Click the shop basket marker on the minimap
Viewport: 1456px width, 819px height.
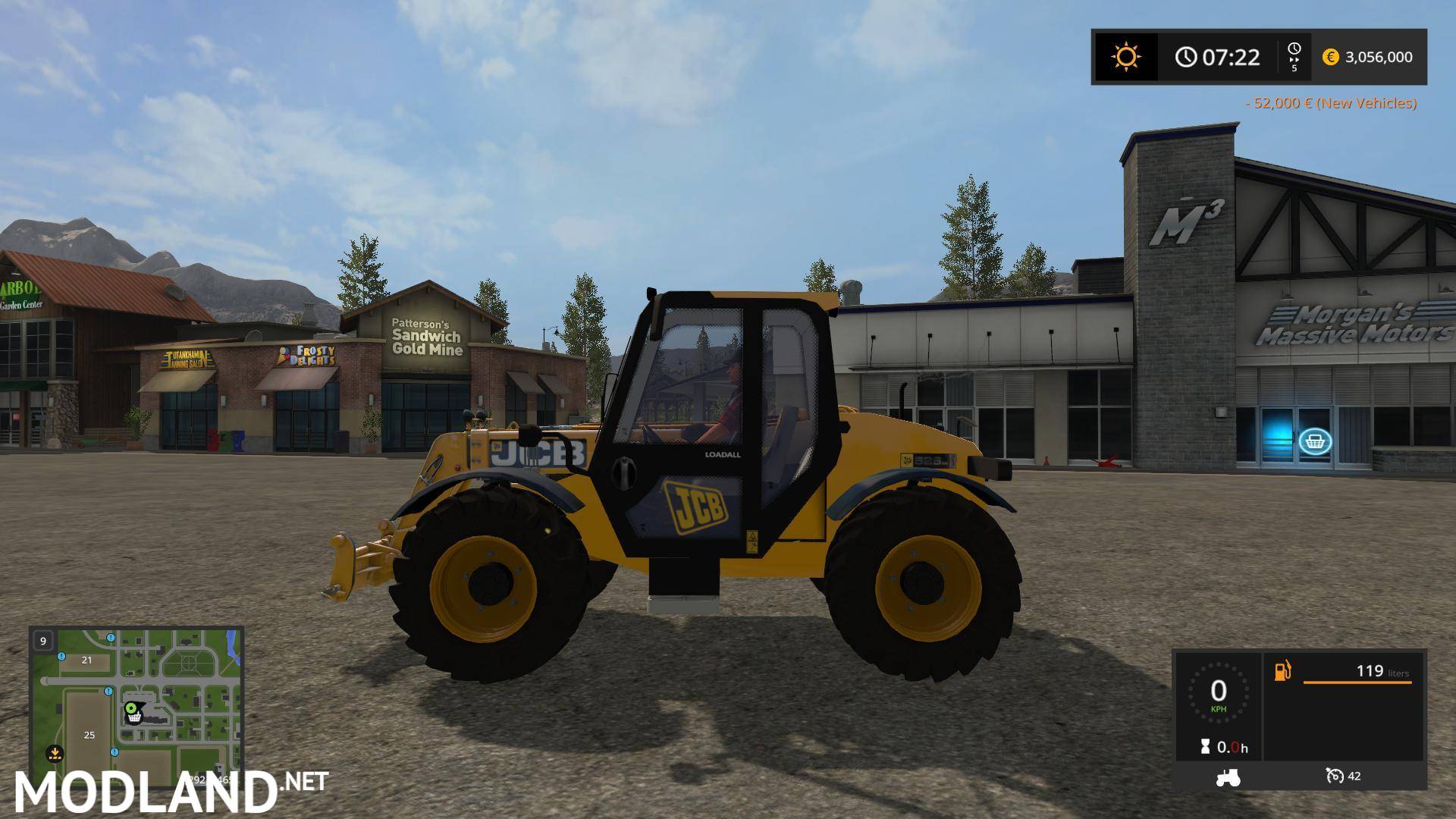point(133,718)
